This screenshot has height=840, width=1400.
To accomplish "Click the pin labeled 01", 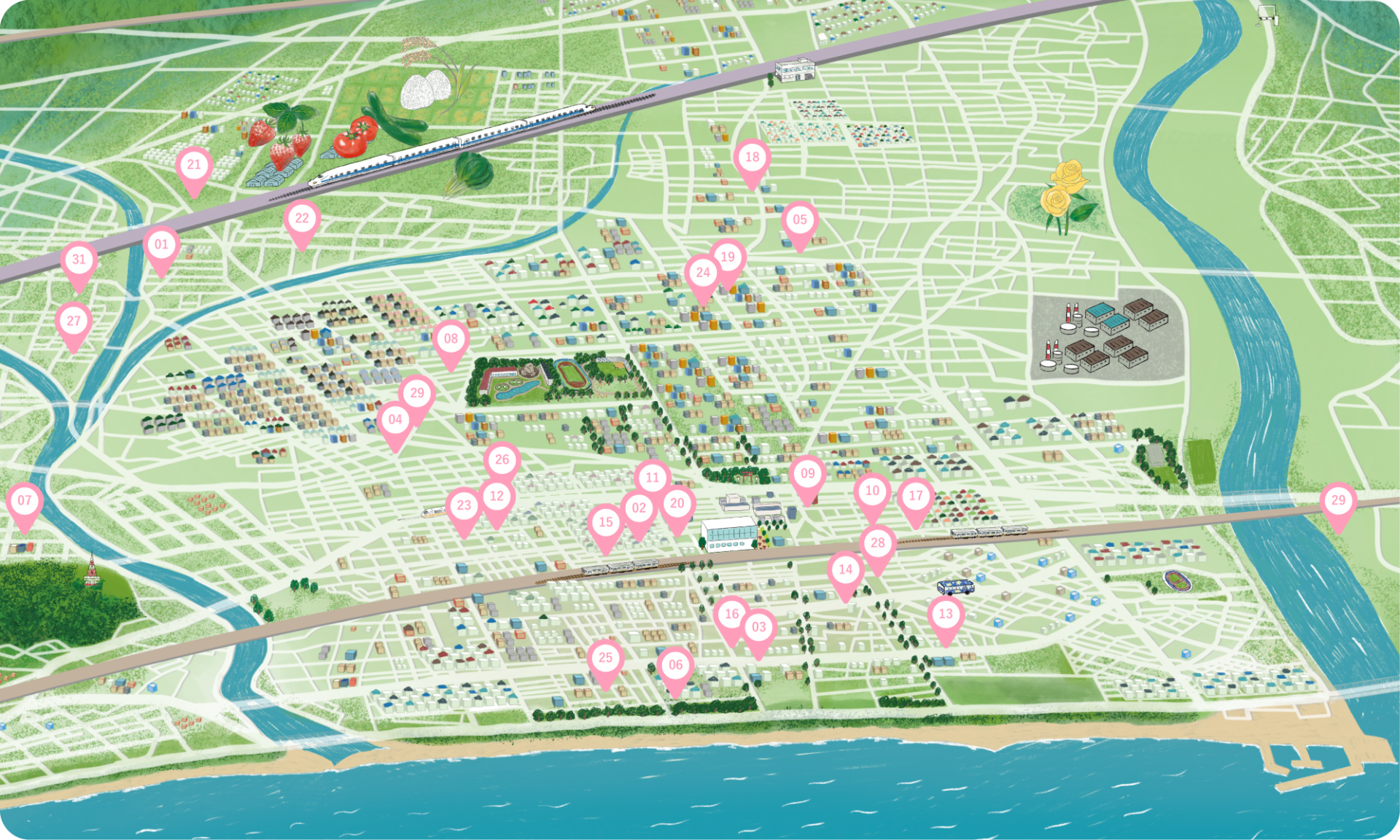I will click(x=161, y=245).
